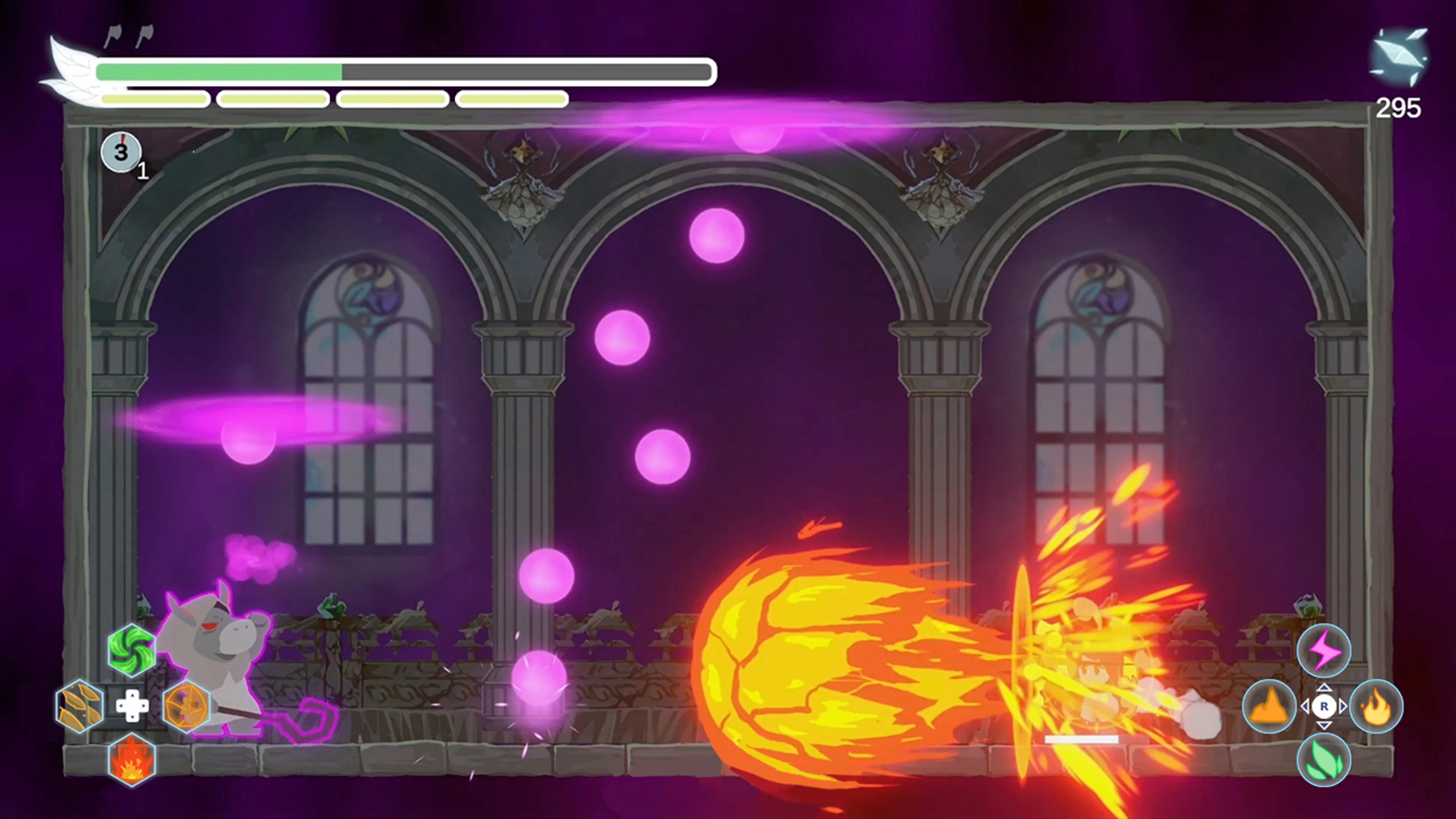
Task: Select the golden shards spell hexagon
Action: (x=79, y=706)
